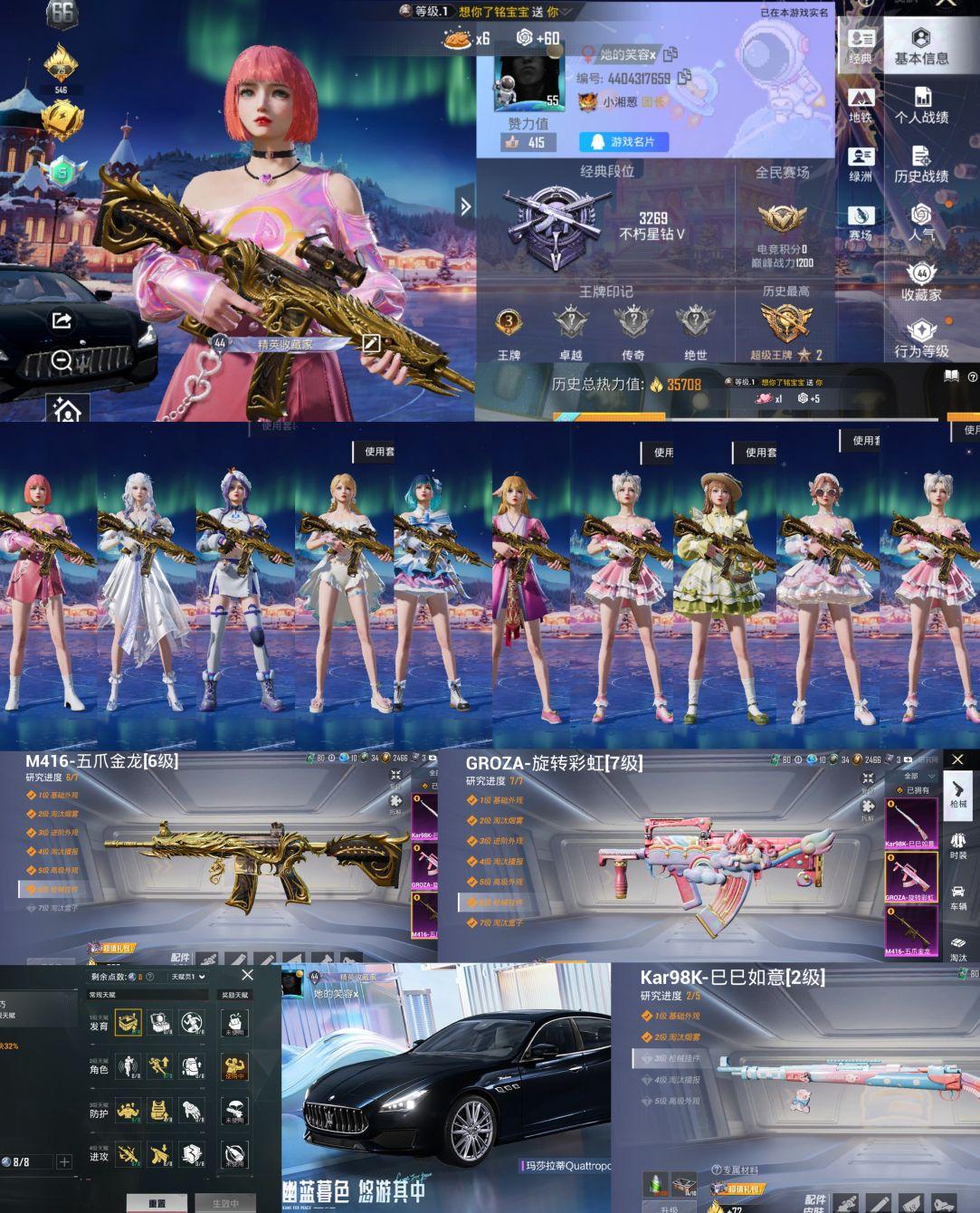Open the 人气 popularity tab
Viewport: 980px width, 1213px height.
pyautogui.click(x=921, y=223)
